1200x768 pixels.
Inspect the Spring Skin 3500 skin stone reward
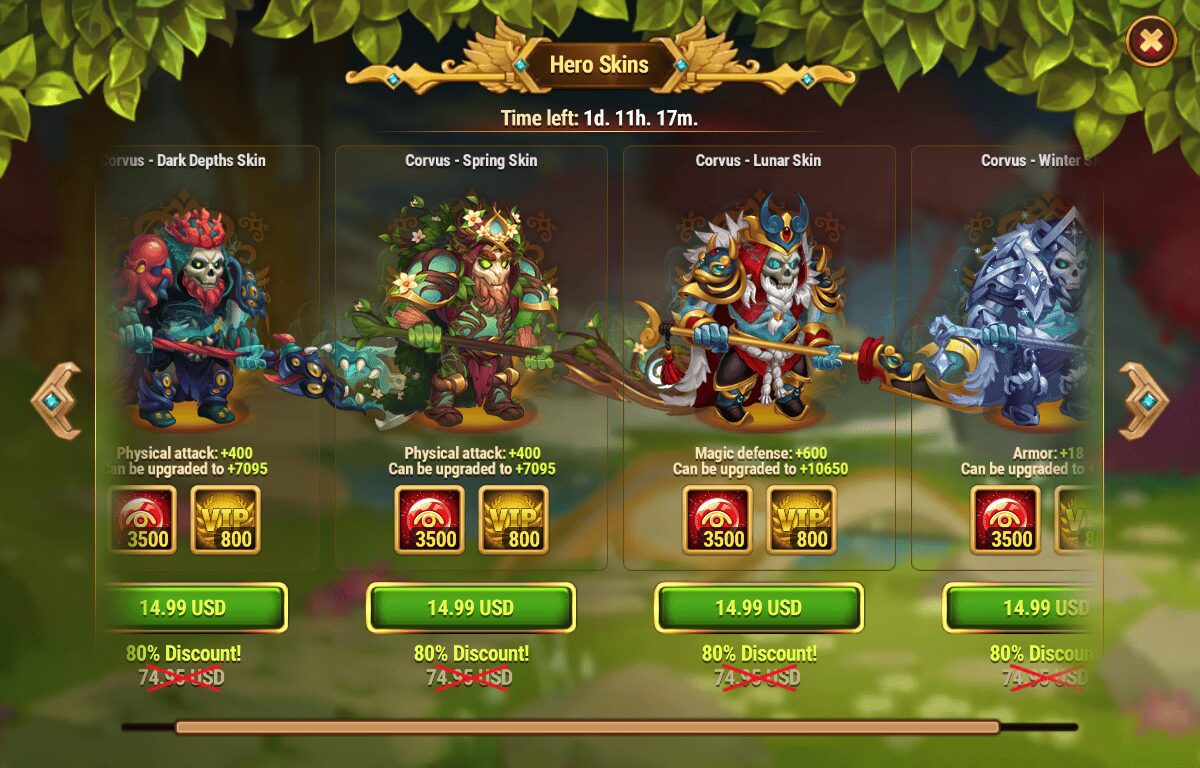(x=430, y=520)
